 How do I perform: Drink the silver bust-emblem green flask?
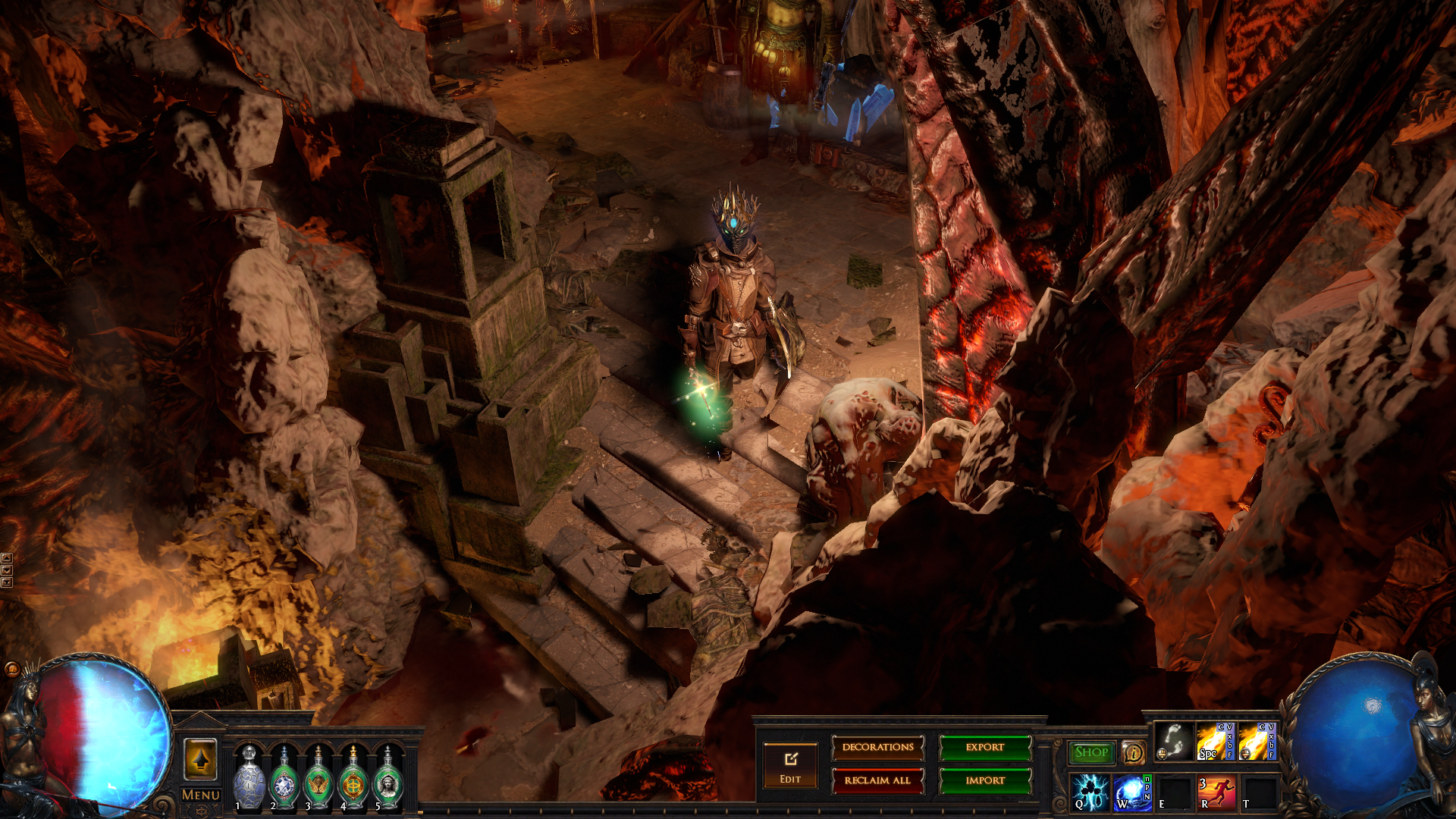(388, 779)
